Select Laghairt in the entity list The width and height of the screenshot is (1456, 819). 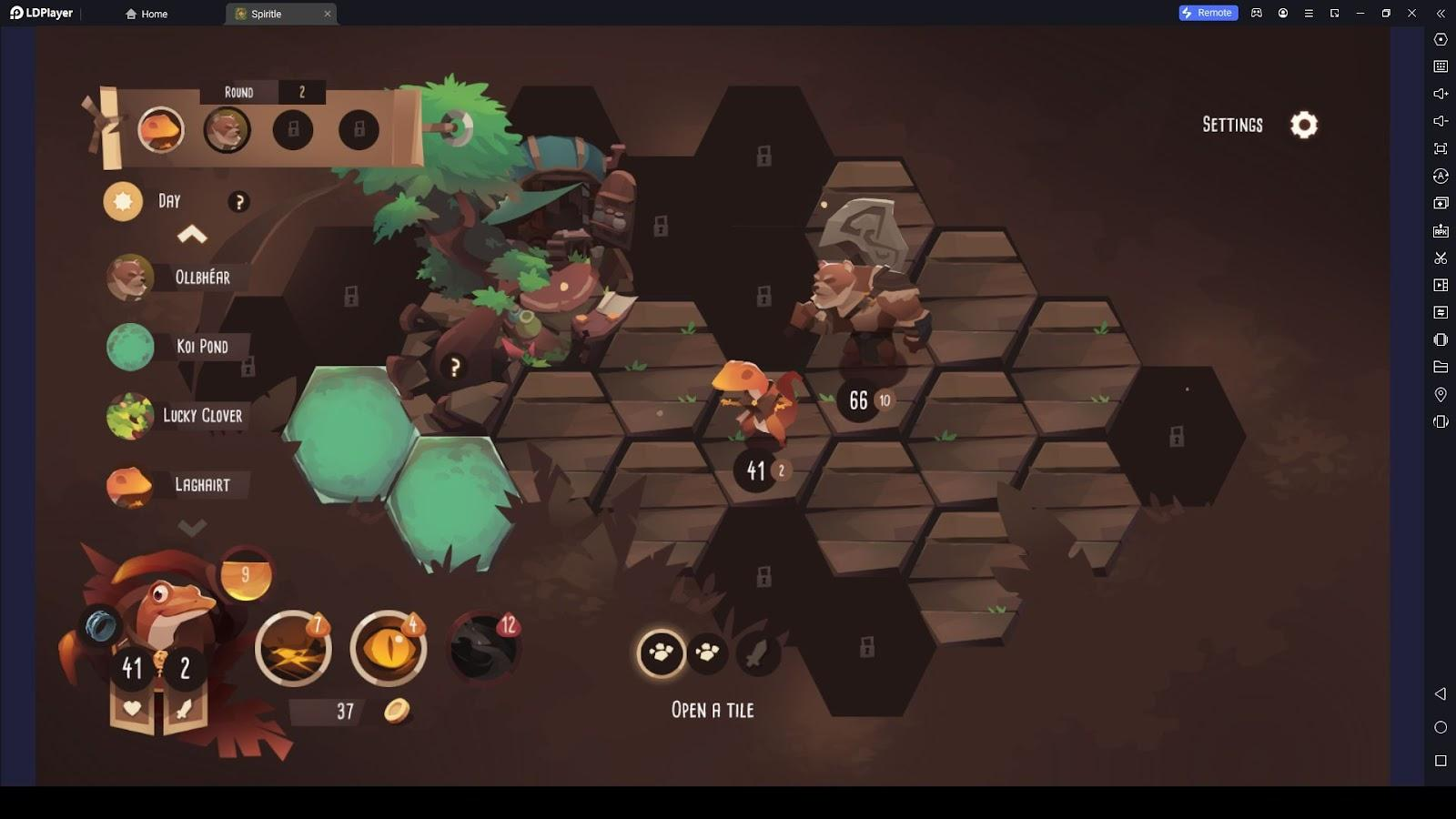201,485
